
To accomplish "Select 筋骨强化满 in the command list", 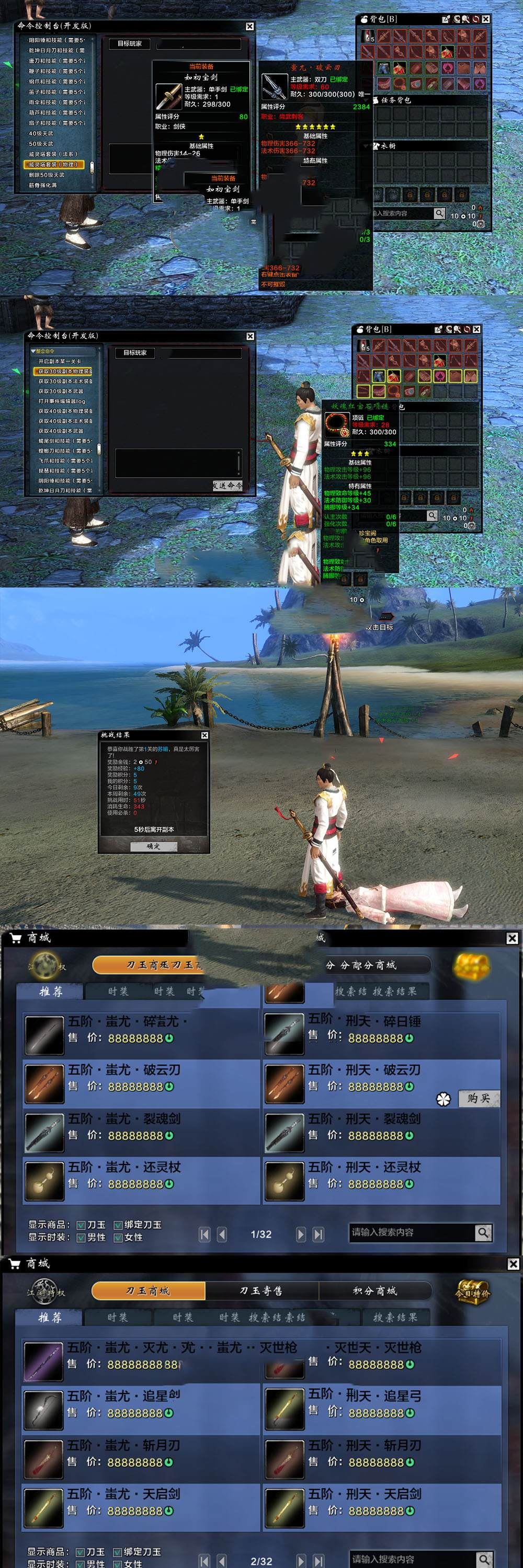I will [42, 185].
